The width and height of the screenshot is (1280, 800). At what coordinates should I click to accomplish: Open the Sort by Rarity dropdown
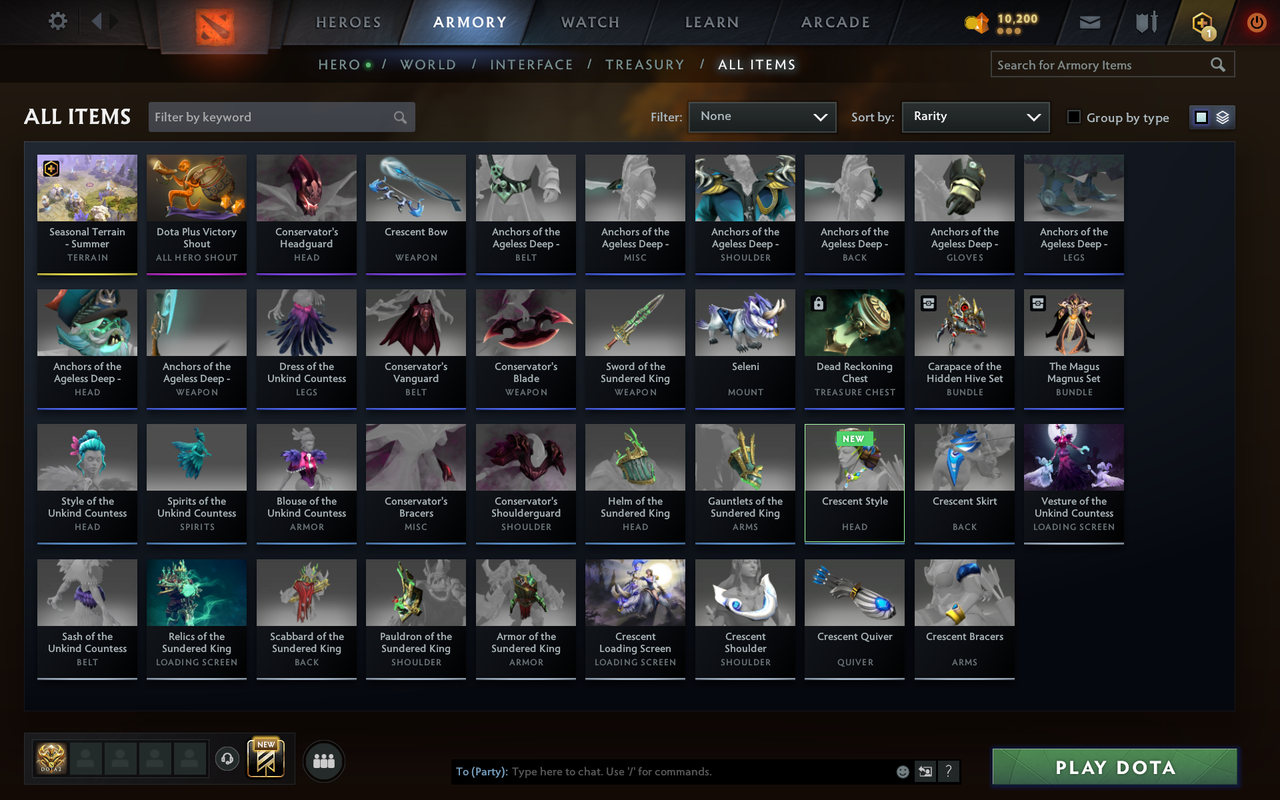[975, 117]
